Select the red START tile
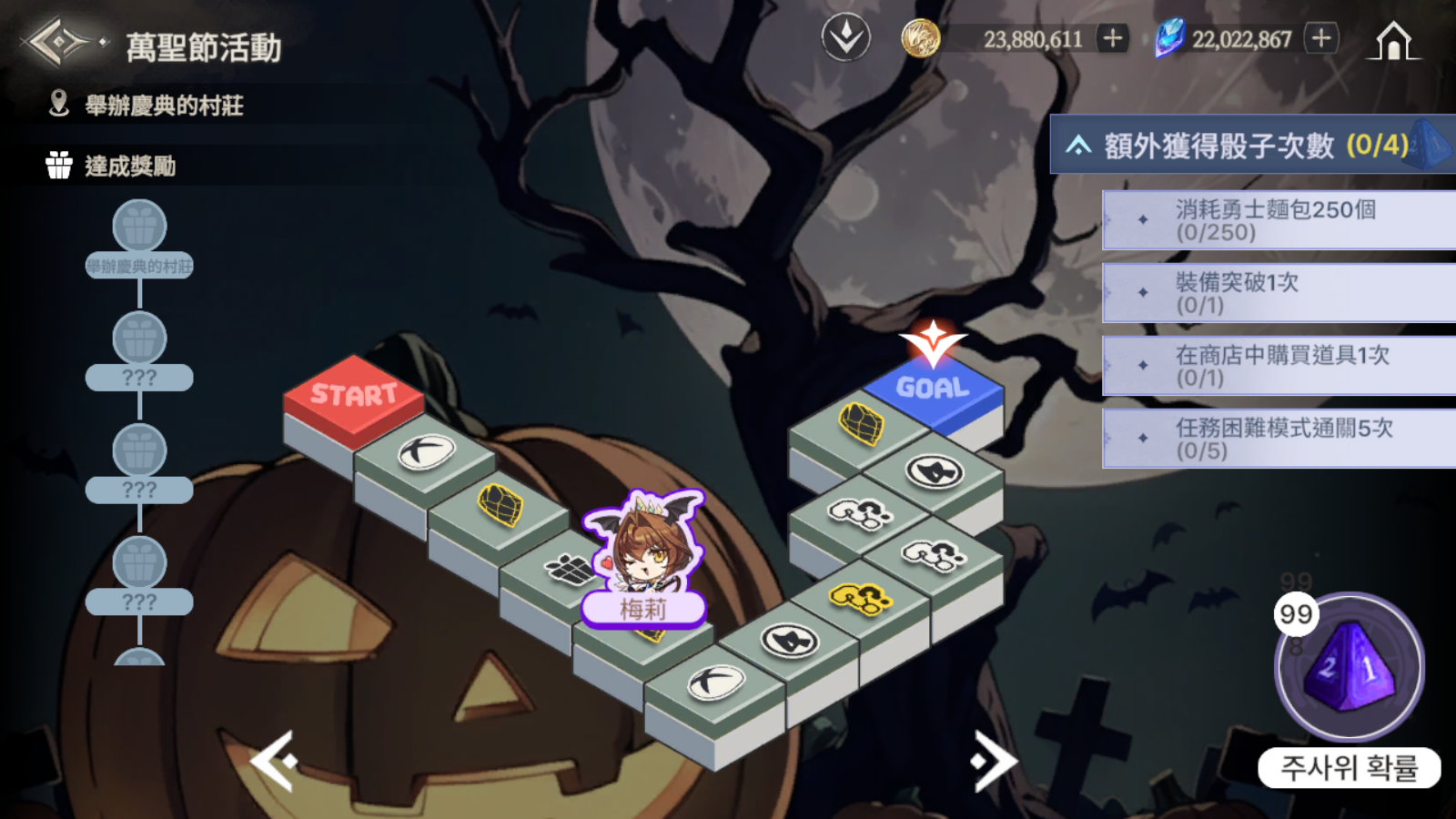Image resolution: width=1456 pixels, height=819 pixels. pyautogui.click(x=353, y=394)
